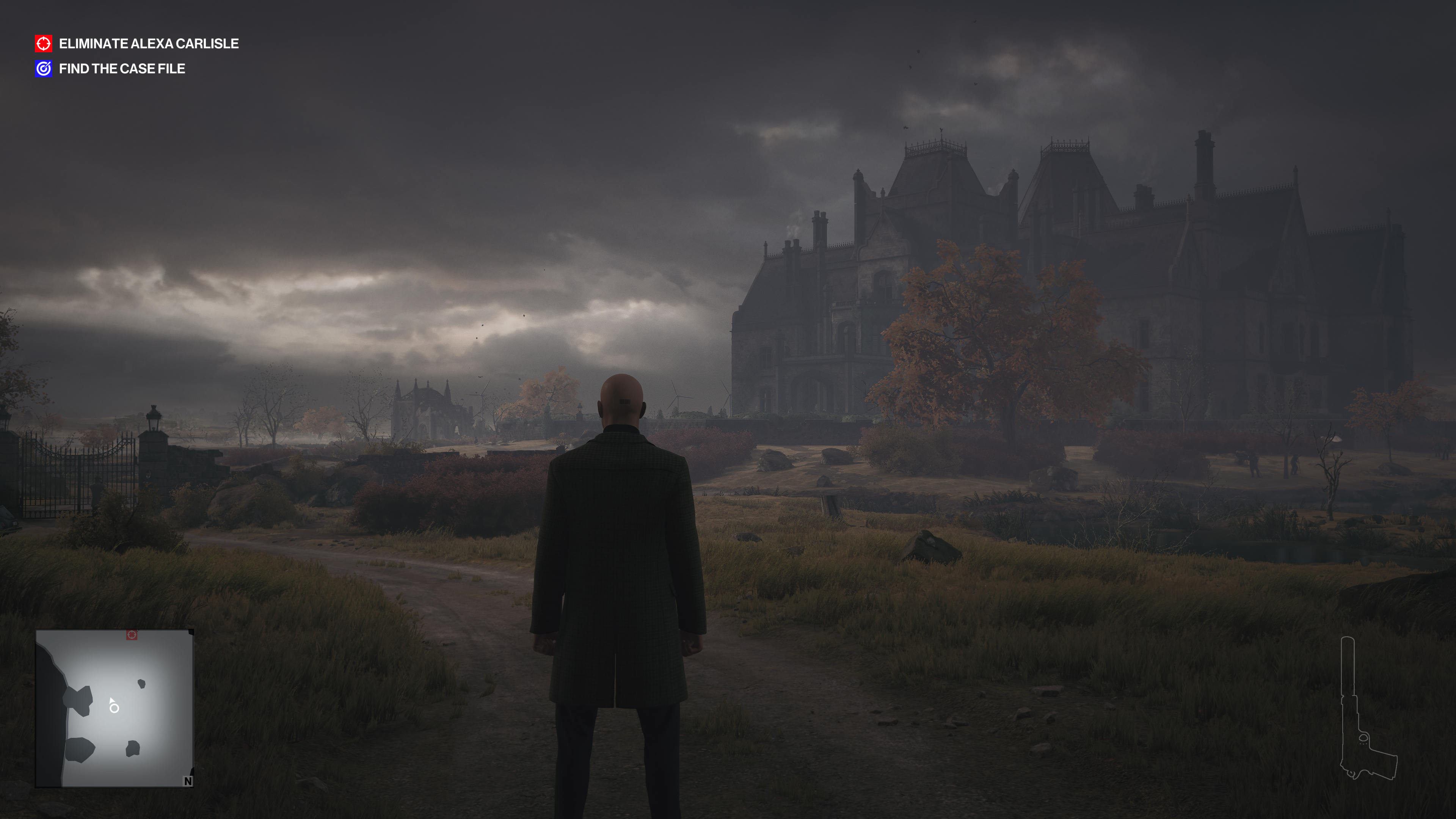Viewport: 1456px width, 819px height.
Task: Select the Eliminate Alexa Carlisle objective
Action: tap(148, 44)
